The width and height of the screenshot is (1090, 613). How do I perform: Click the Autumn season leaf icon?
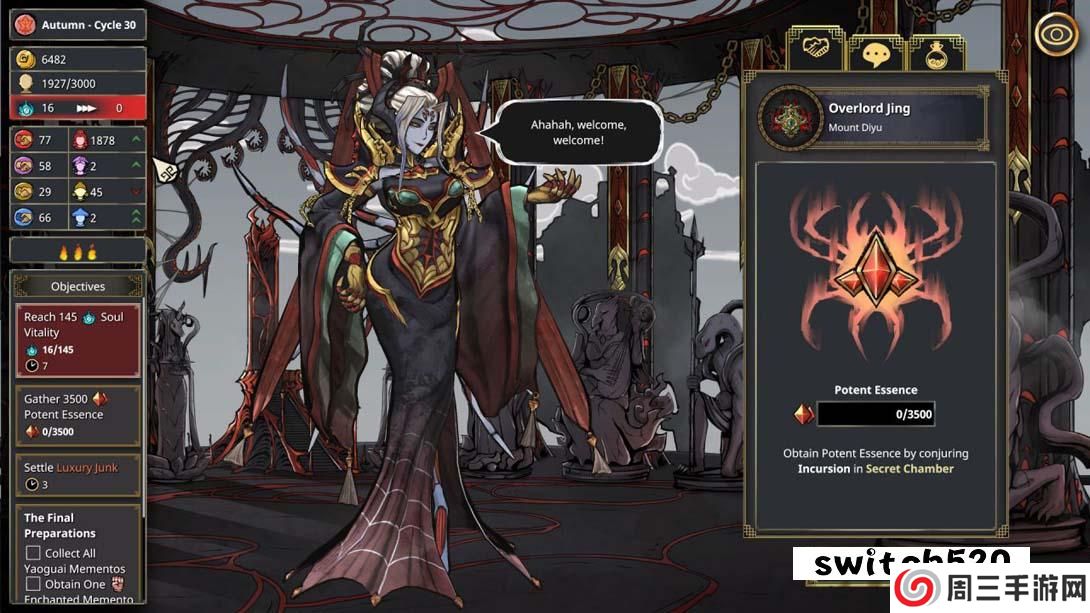point(26,24)
